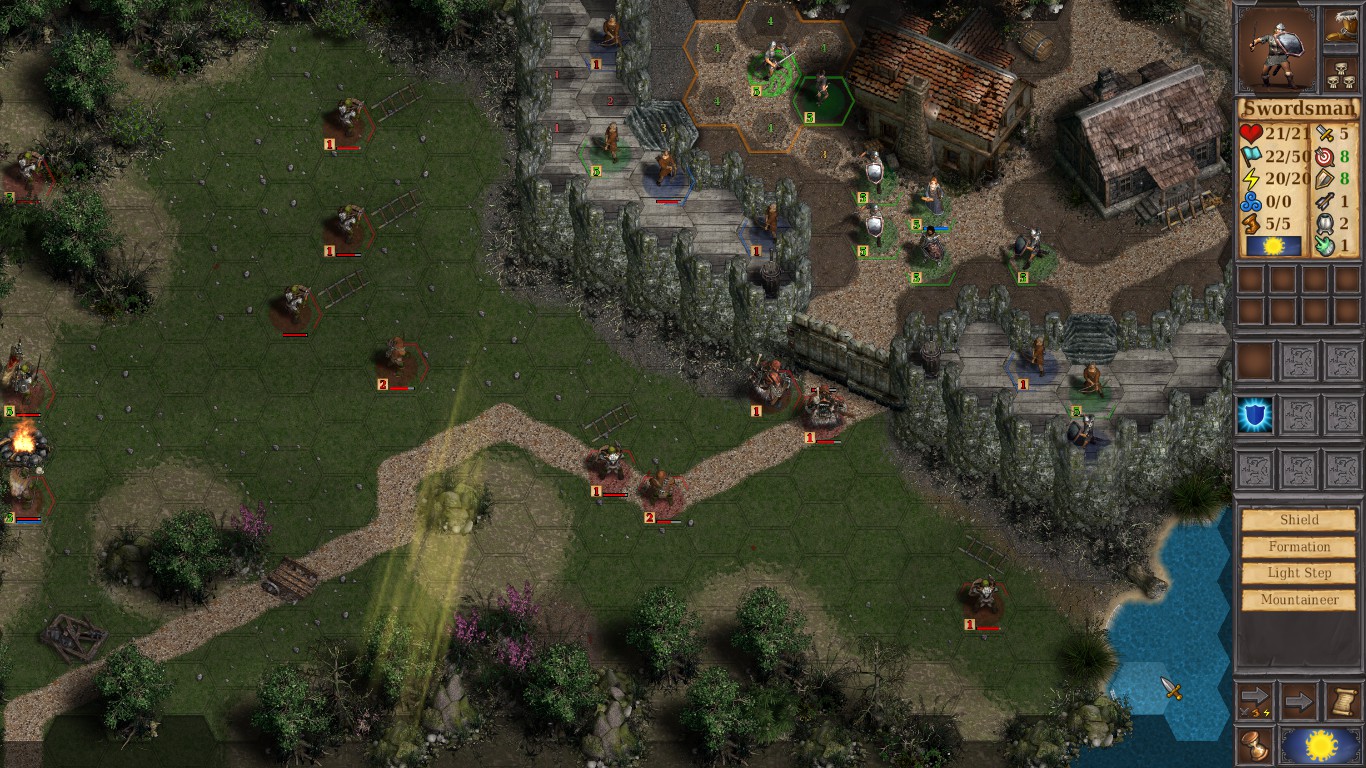This screenshot has width=1366, height=768.
Task: Use the Formation ability
Action: [x=1297, y=546]
